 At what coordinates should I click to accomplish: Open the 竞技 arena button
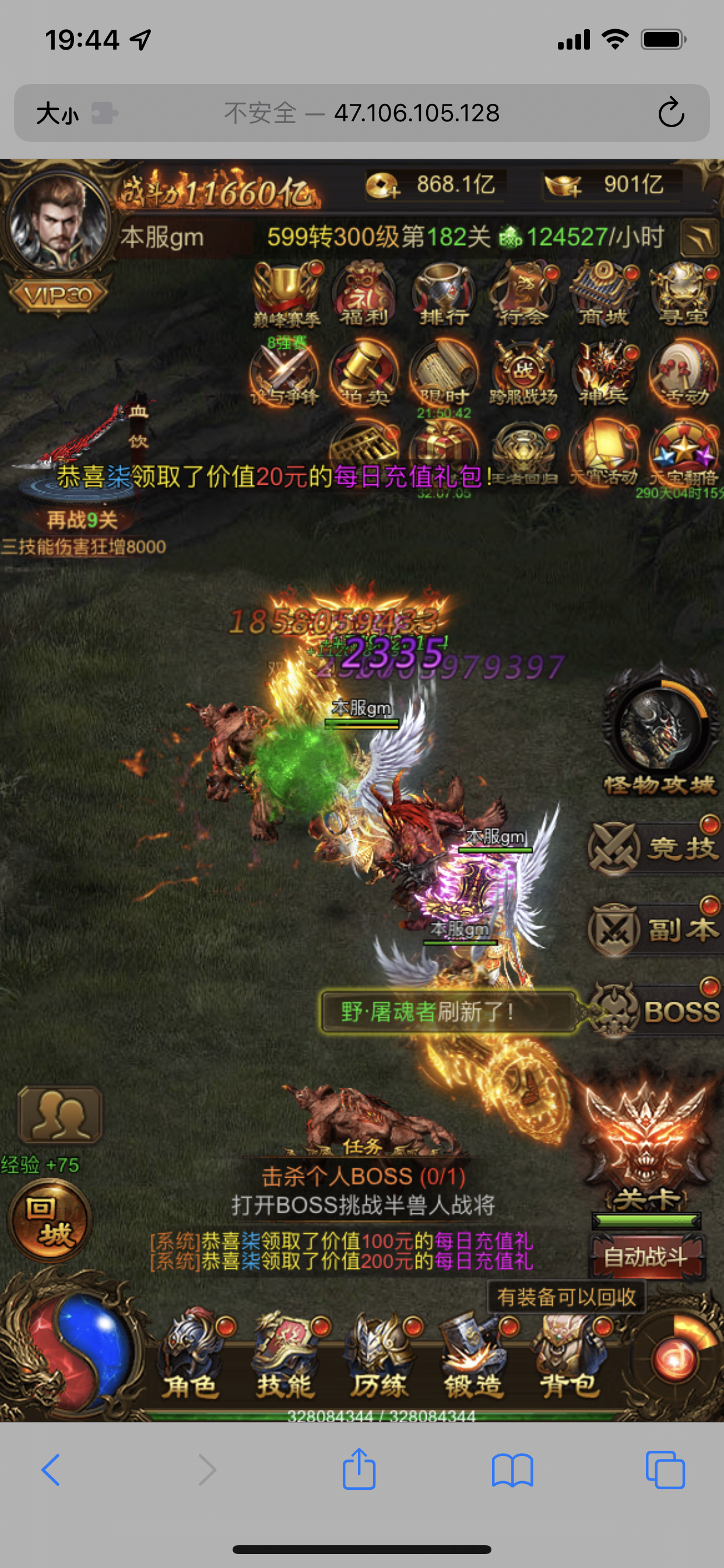coord(655,848)
